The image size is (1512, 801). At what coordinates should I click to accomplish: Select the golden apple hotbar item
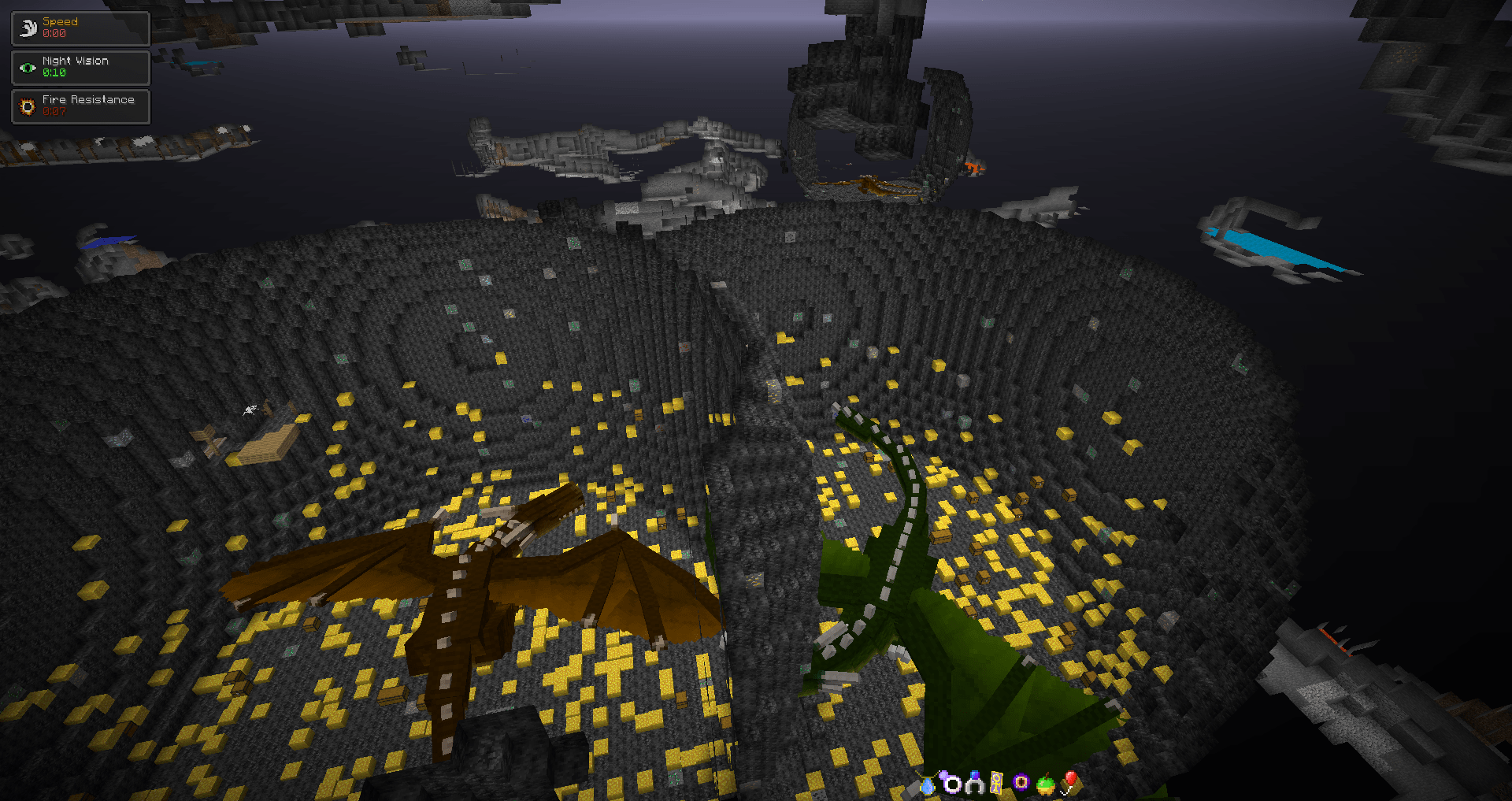pos(1043,785)
